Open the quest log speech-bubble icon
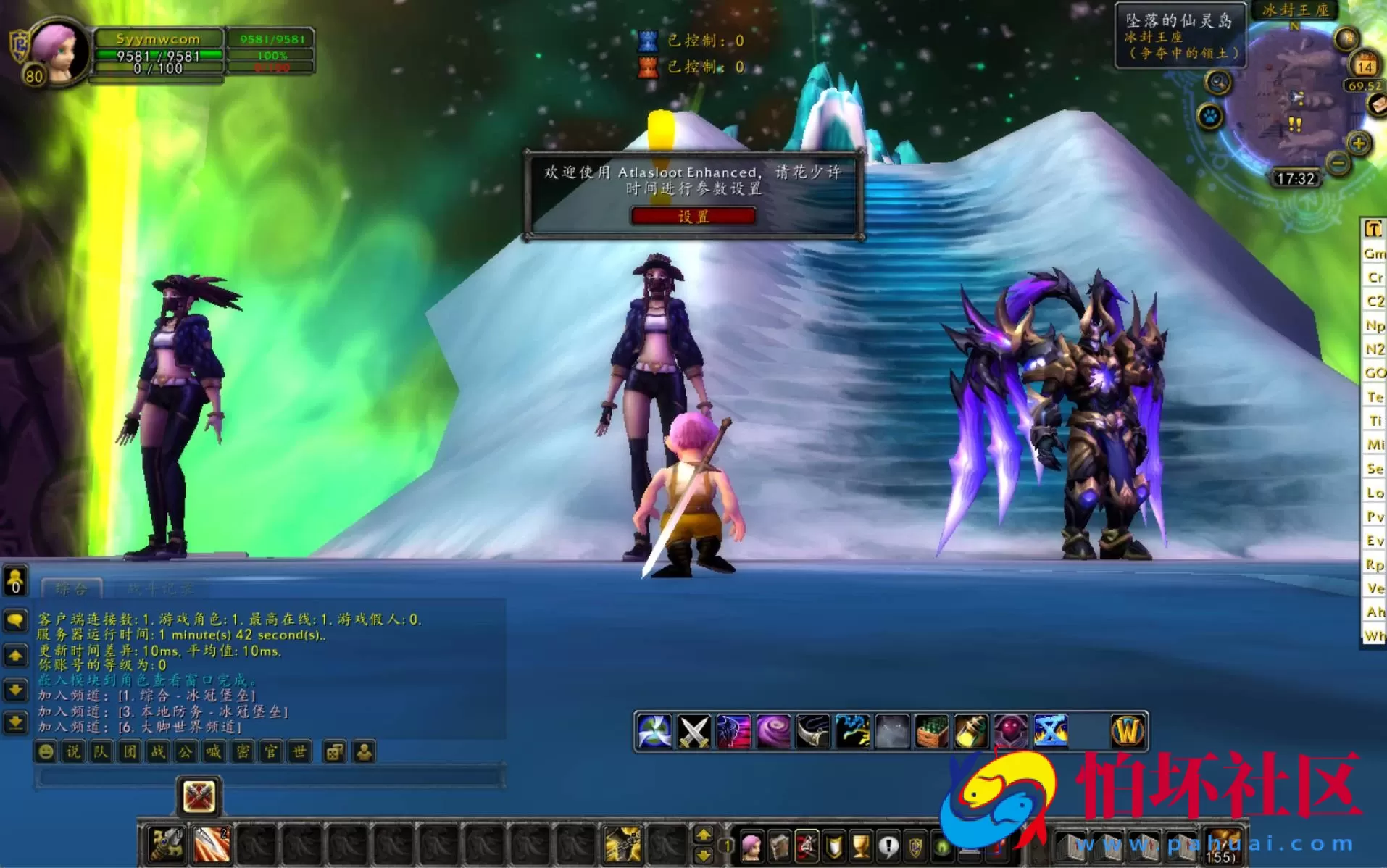1387x868 pixels. click(x=888, y=846)
